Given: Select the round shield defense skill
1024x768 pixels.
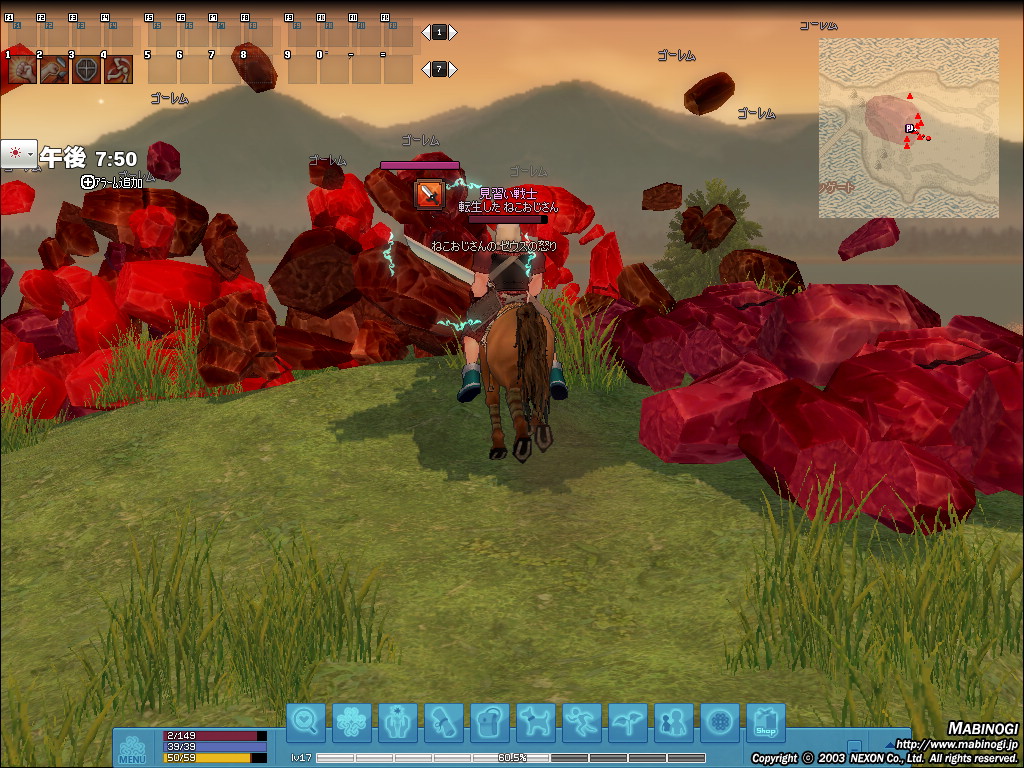Looking at the screenshot, I should (x=87, y=70).
